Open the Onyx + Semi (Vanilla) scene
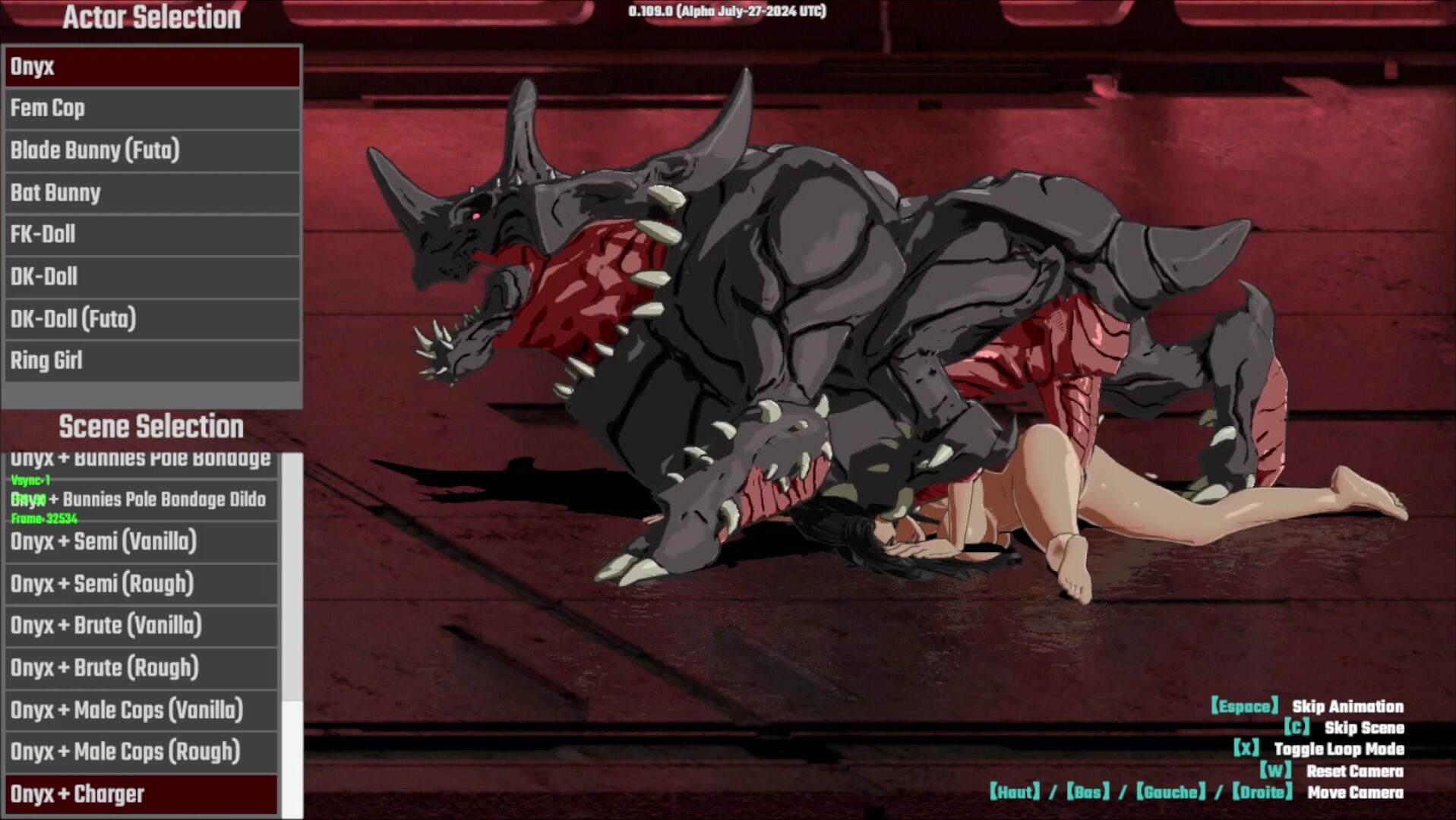Screen dimensions: 1456x820 tap(141, 541)
